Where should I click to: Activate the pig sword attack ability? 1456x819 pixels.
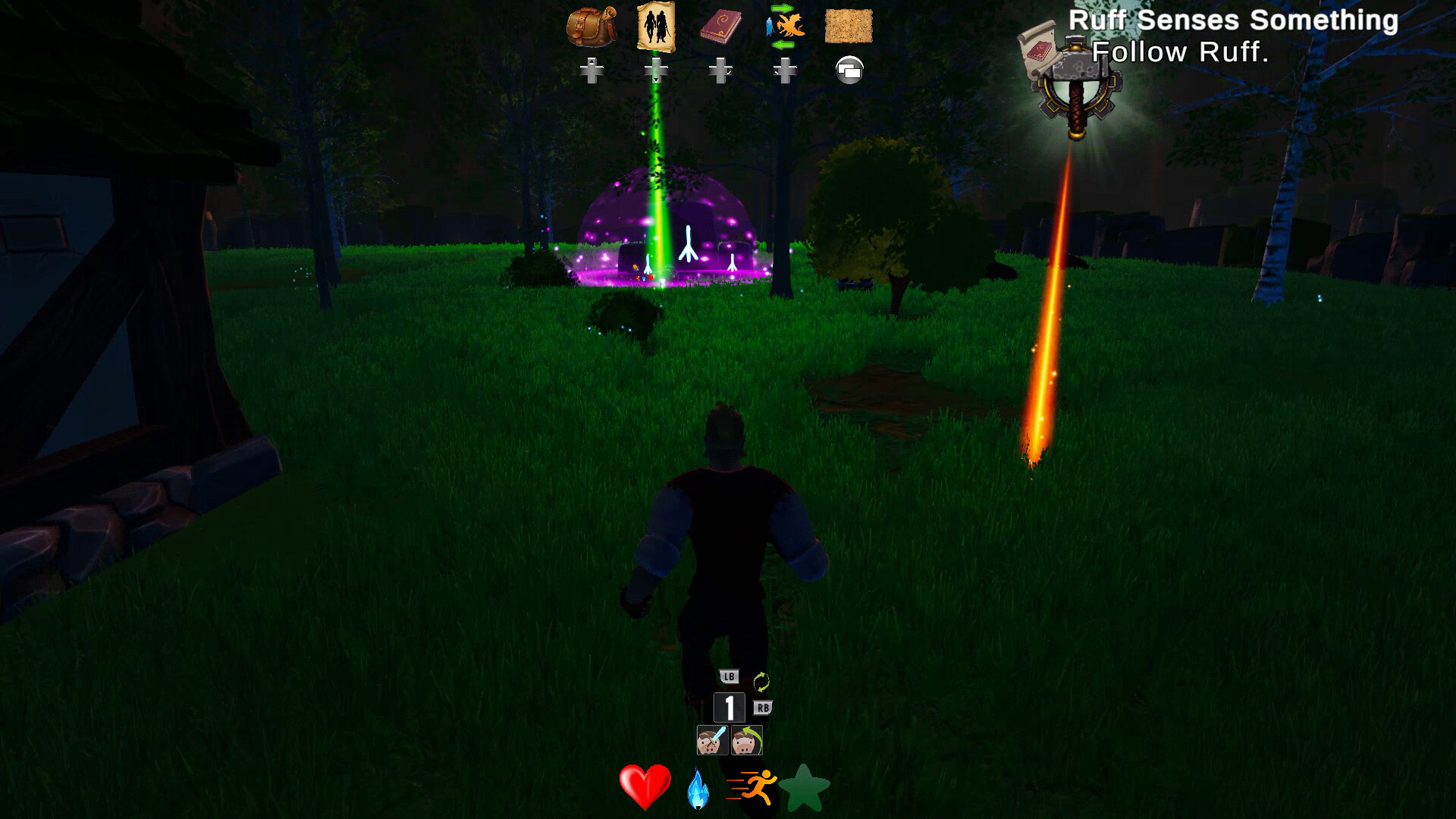712,740
